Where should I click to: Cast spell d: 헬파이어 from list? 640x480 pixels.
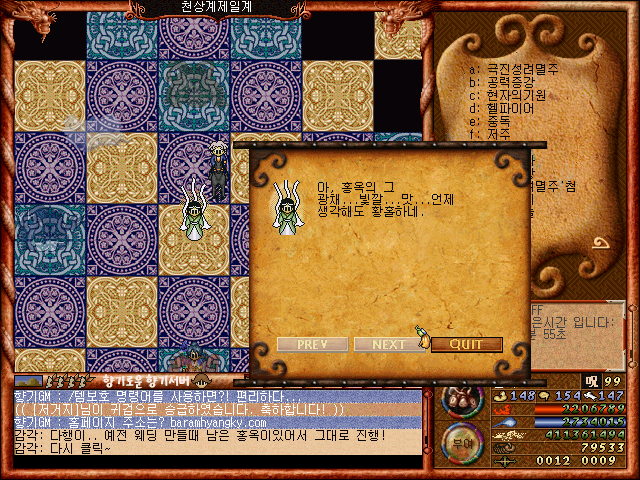[x=505, y=108]
